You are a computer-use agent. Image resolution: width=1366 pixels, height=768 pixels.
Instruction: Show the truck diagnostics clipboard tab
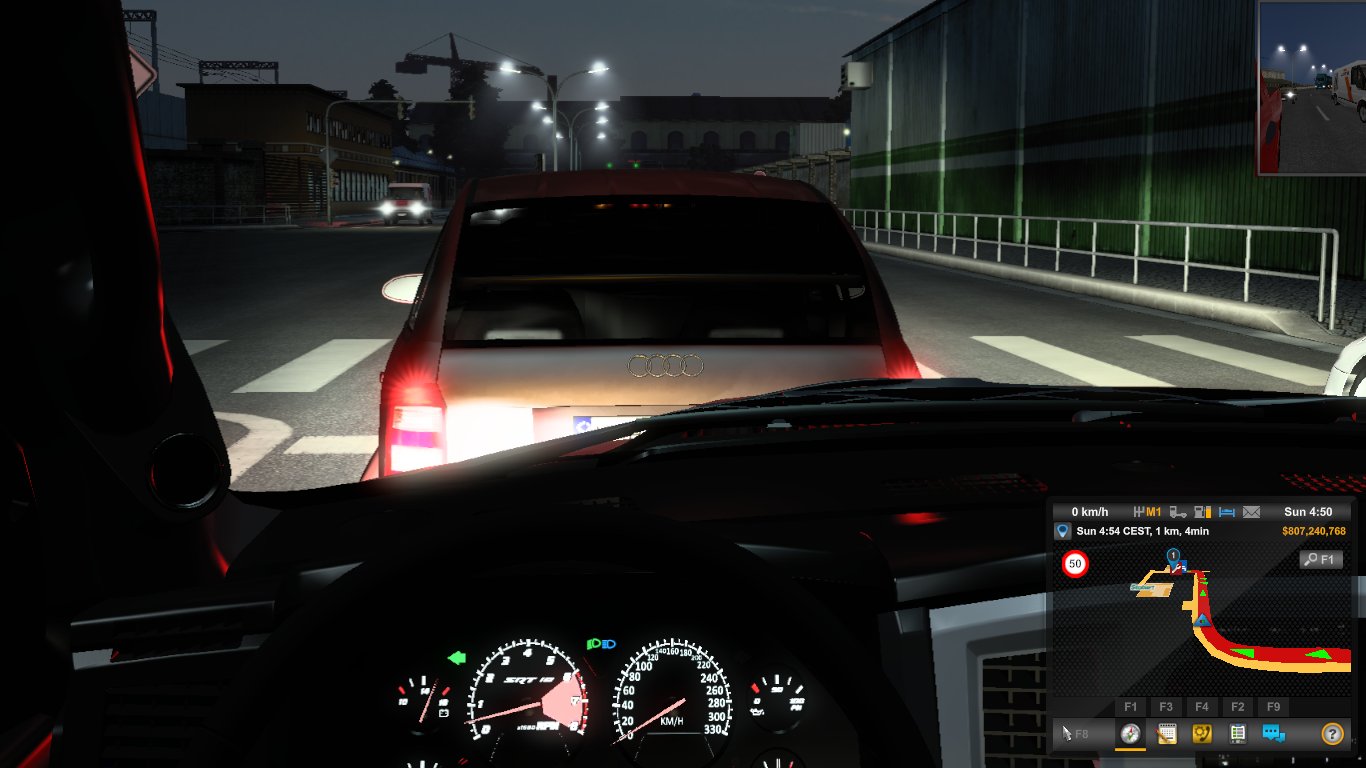[1237, 734]
